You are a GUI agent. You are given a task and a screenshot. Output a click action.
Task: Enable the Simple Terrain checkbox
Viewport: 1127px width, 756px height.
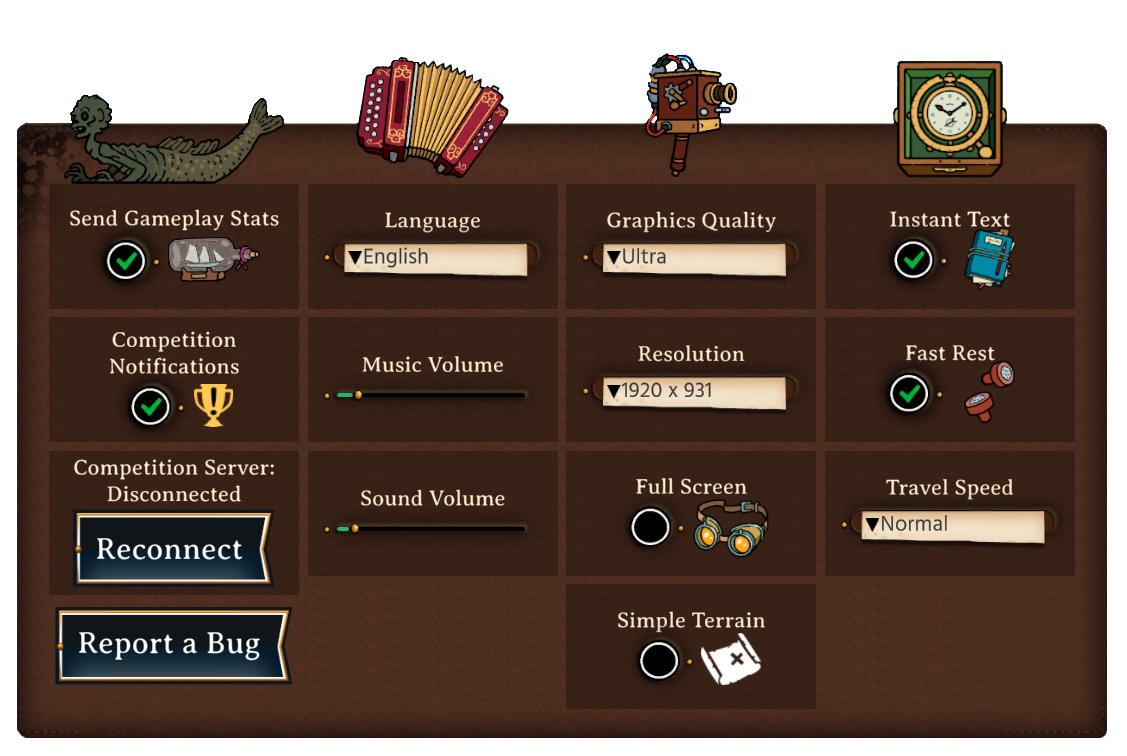point(659,660)
